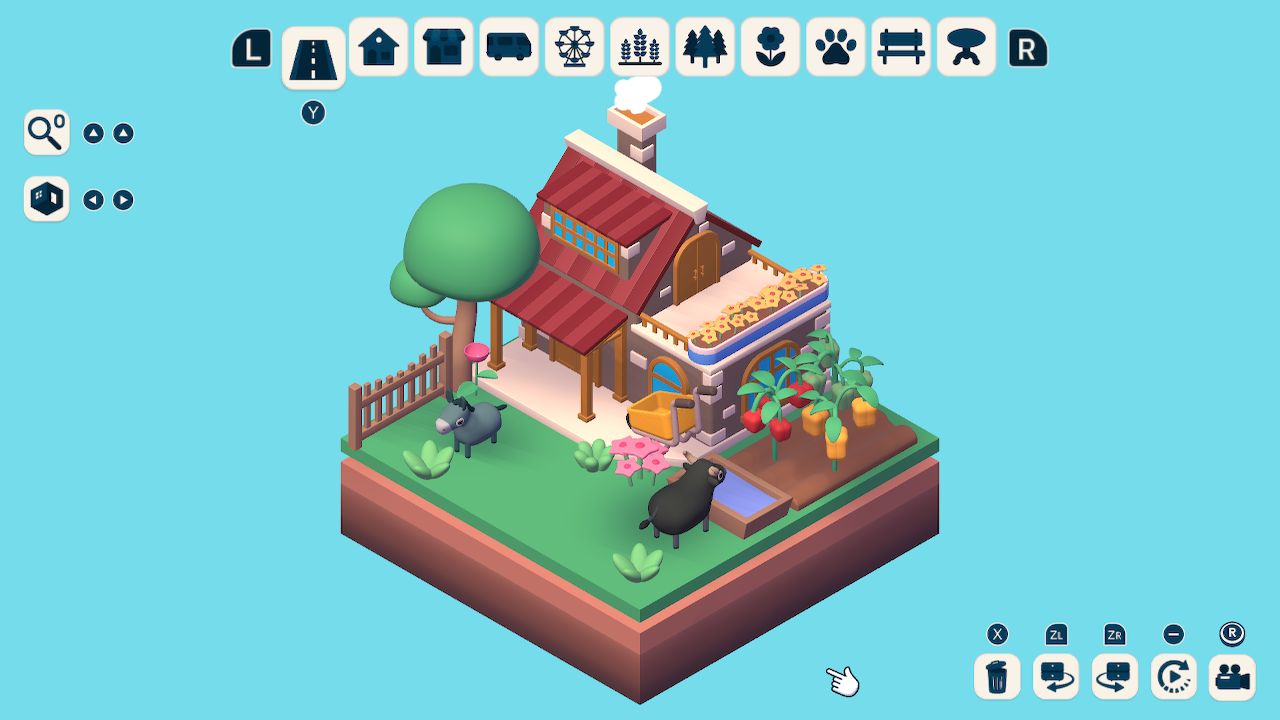The width and height of the screenshot is (1280, 720).
Task: Click the right arrow to rotate the view
Action: [x=124, y=199]
